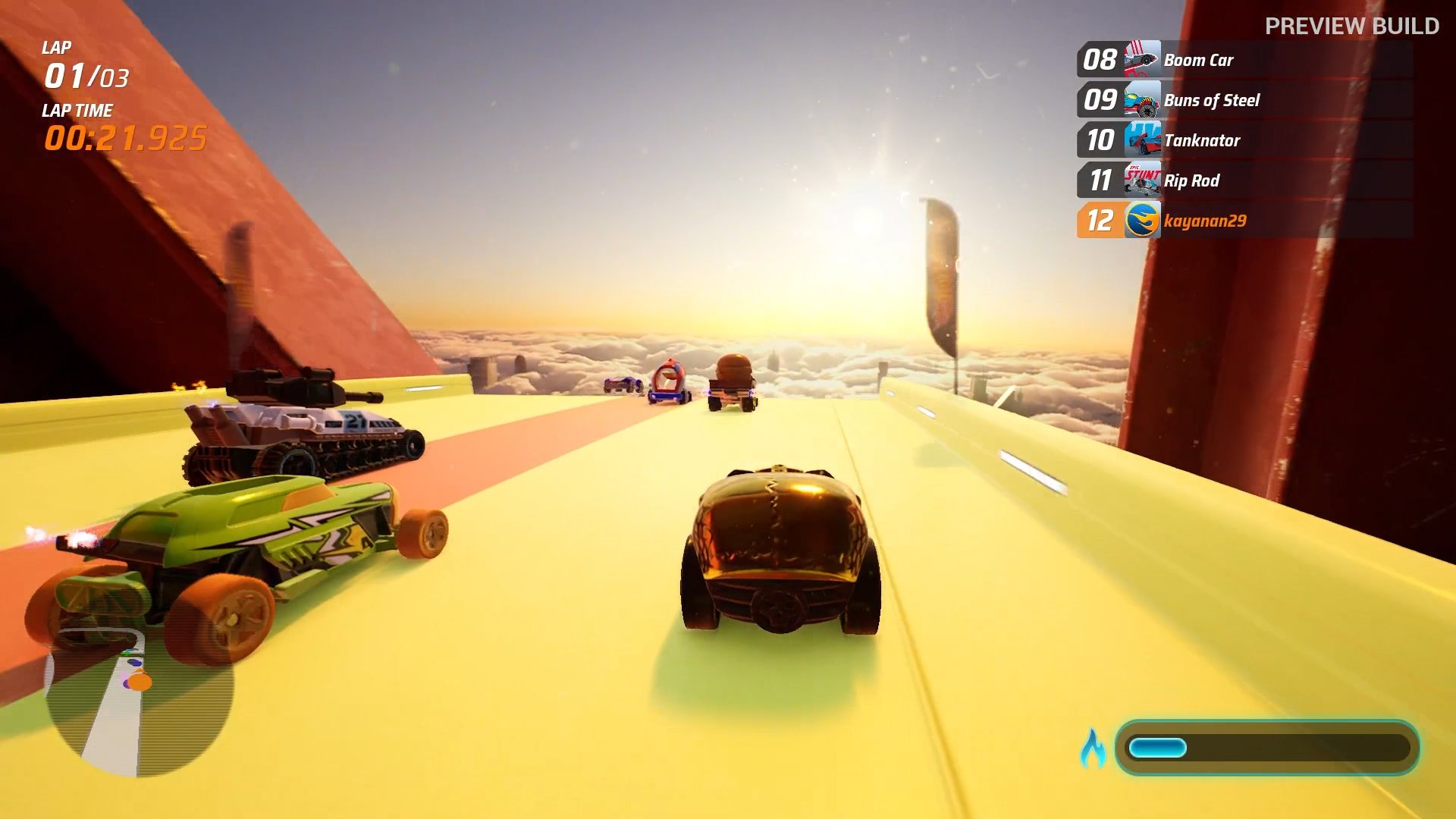The image size is (1456, 819).
Task: Select the Buns of Steel standings row
Action: [1244, 100]
